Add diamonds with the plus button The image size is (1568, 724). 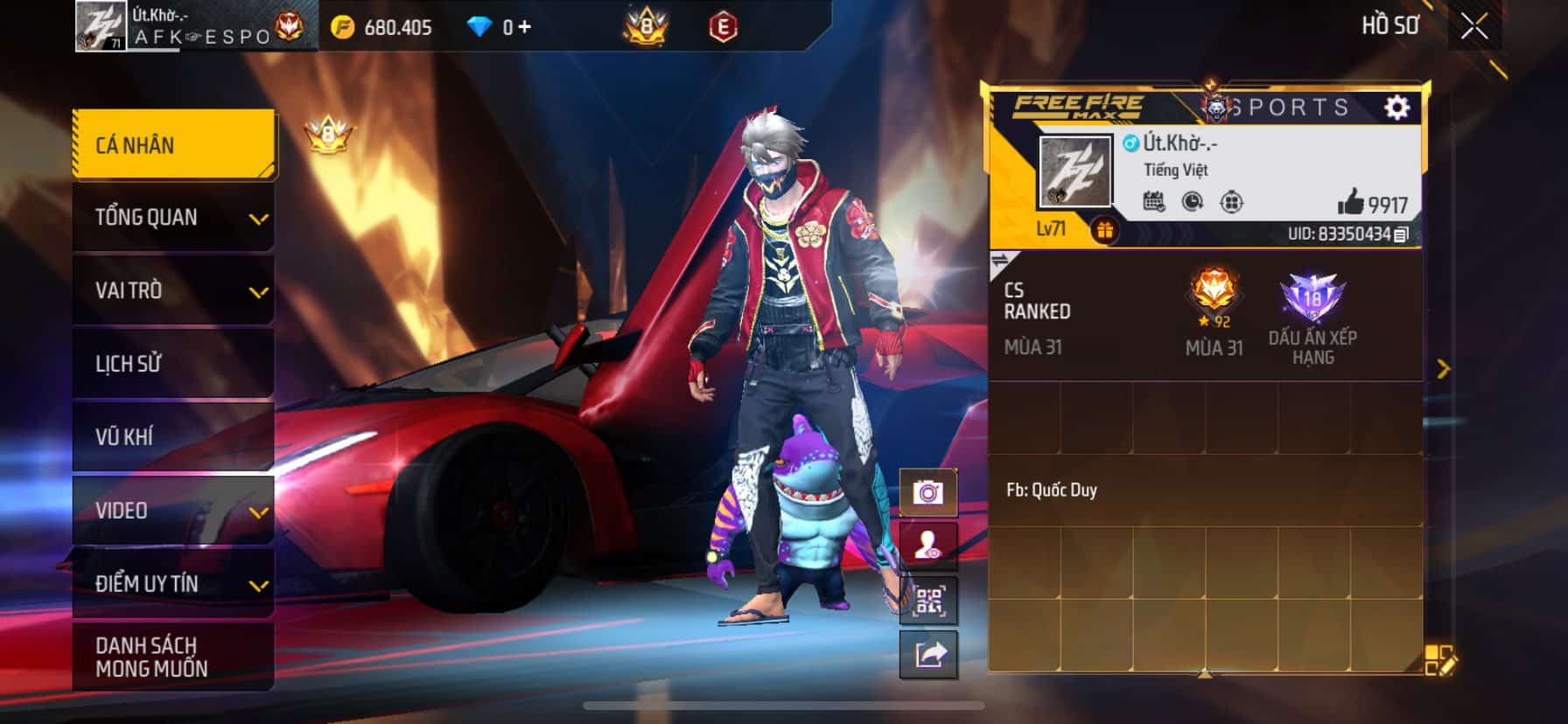tap(525, 27)
